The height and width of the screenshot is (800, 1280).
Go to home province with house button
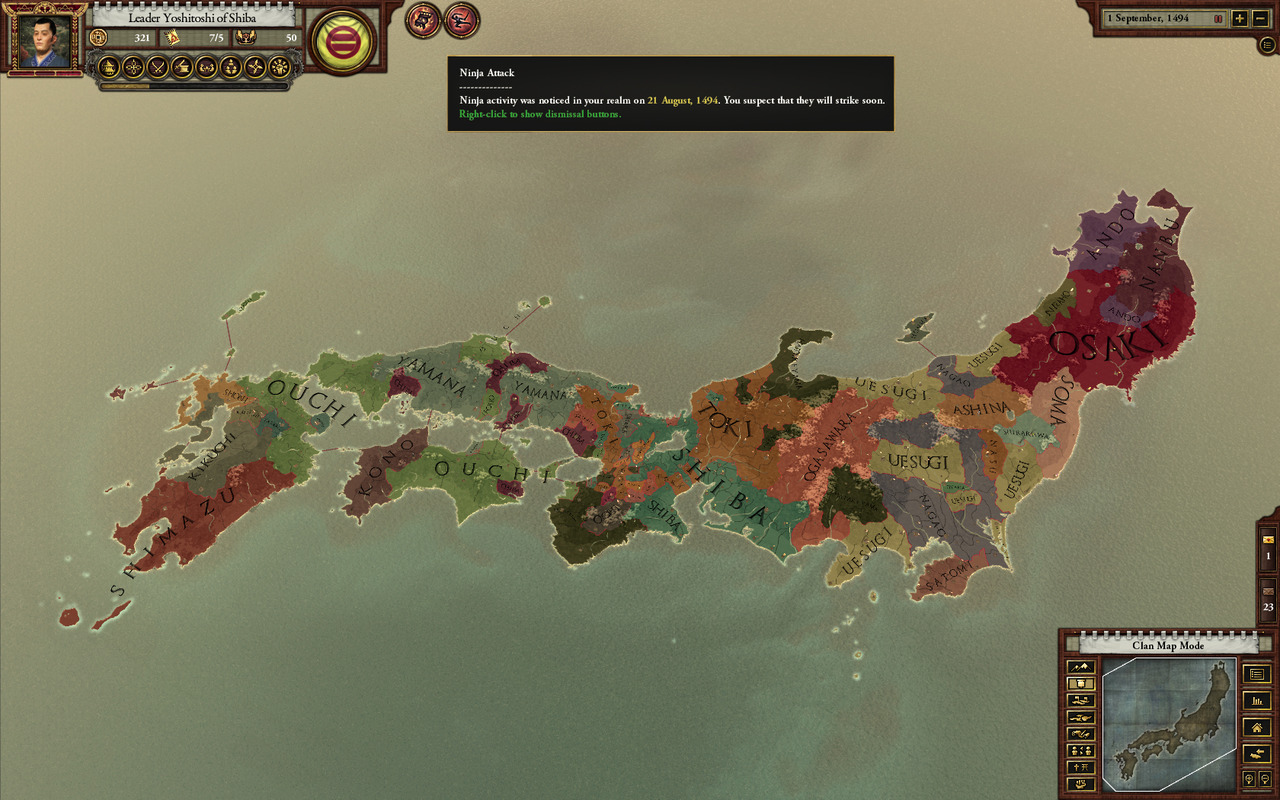(1256, 727)
